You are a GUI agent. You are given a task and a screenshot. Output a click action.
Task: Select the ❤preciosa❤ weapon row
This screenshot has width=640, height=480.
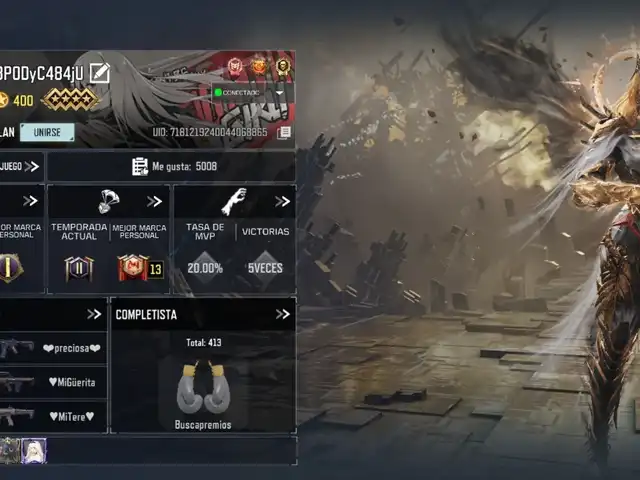click(x=53, y=348)
